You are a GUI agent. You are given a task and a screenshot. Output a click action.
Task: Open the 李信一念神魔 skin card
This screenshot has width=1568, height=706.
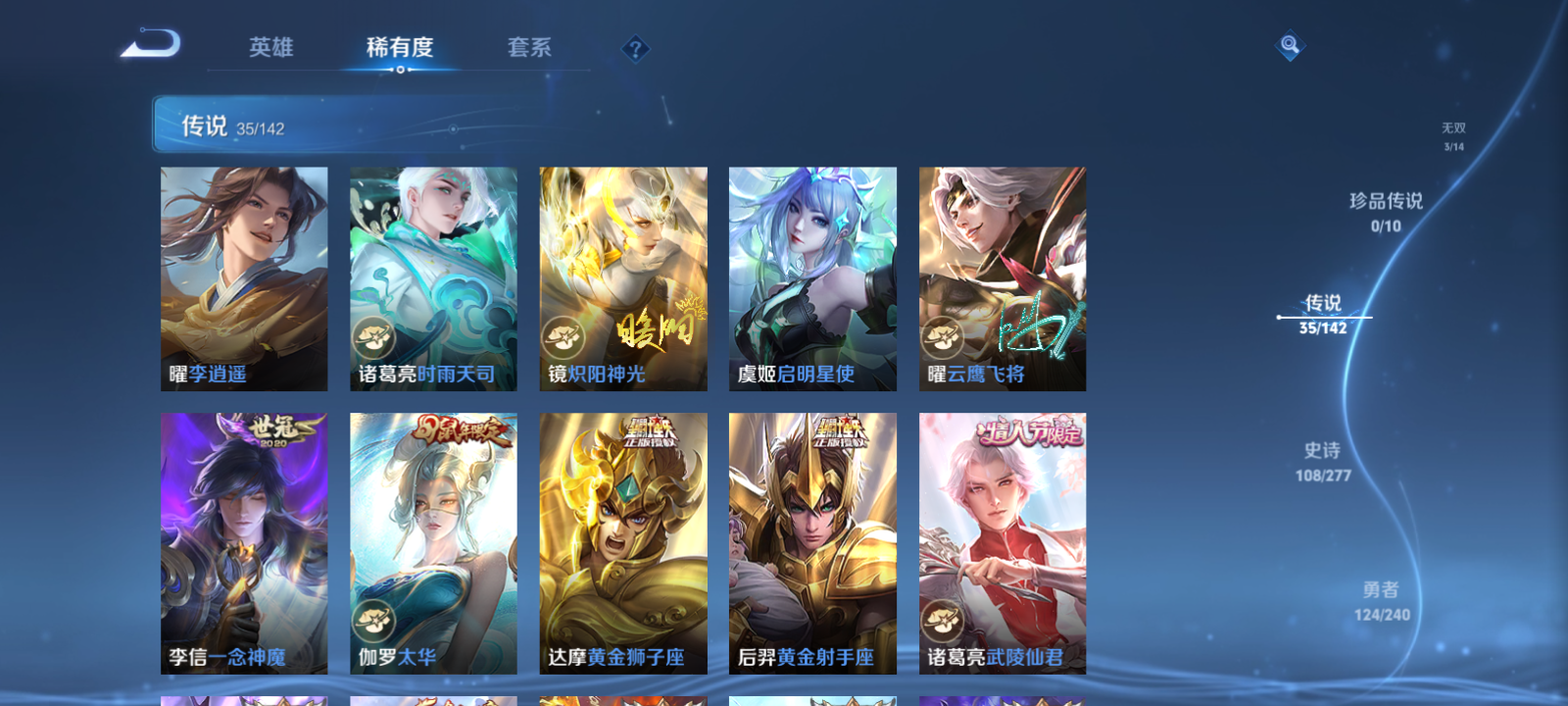click(x=243, y=544)
